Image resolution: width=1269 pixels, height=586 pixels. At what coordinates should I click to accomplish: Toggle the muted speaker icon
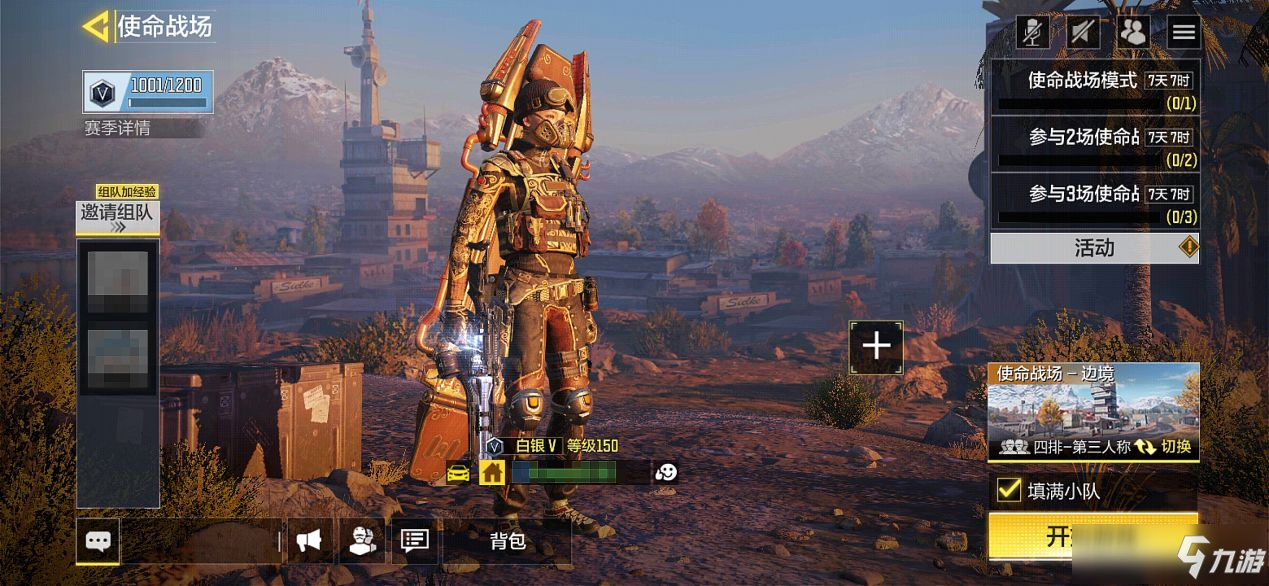point(1083,32)
